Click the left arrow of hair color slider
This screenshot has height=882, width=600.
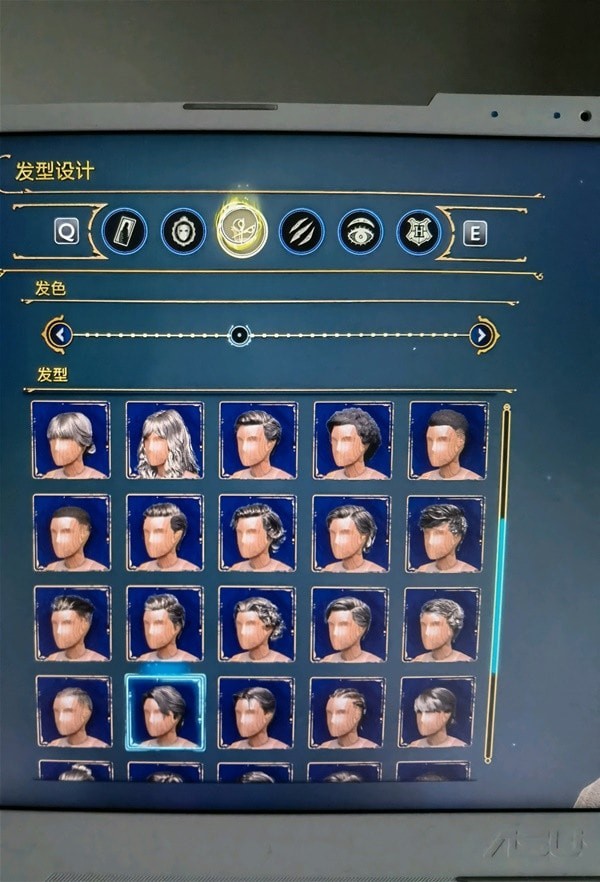(60, 334)
